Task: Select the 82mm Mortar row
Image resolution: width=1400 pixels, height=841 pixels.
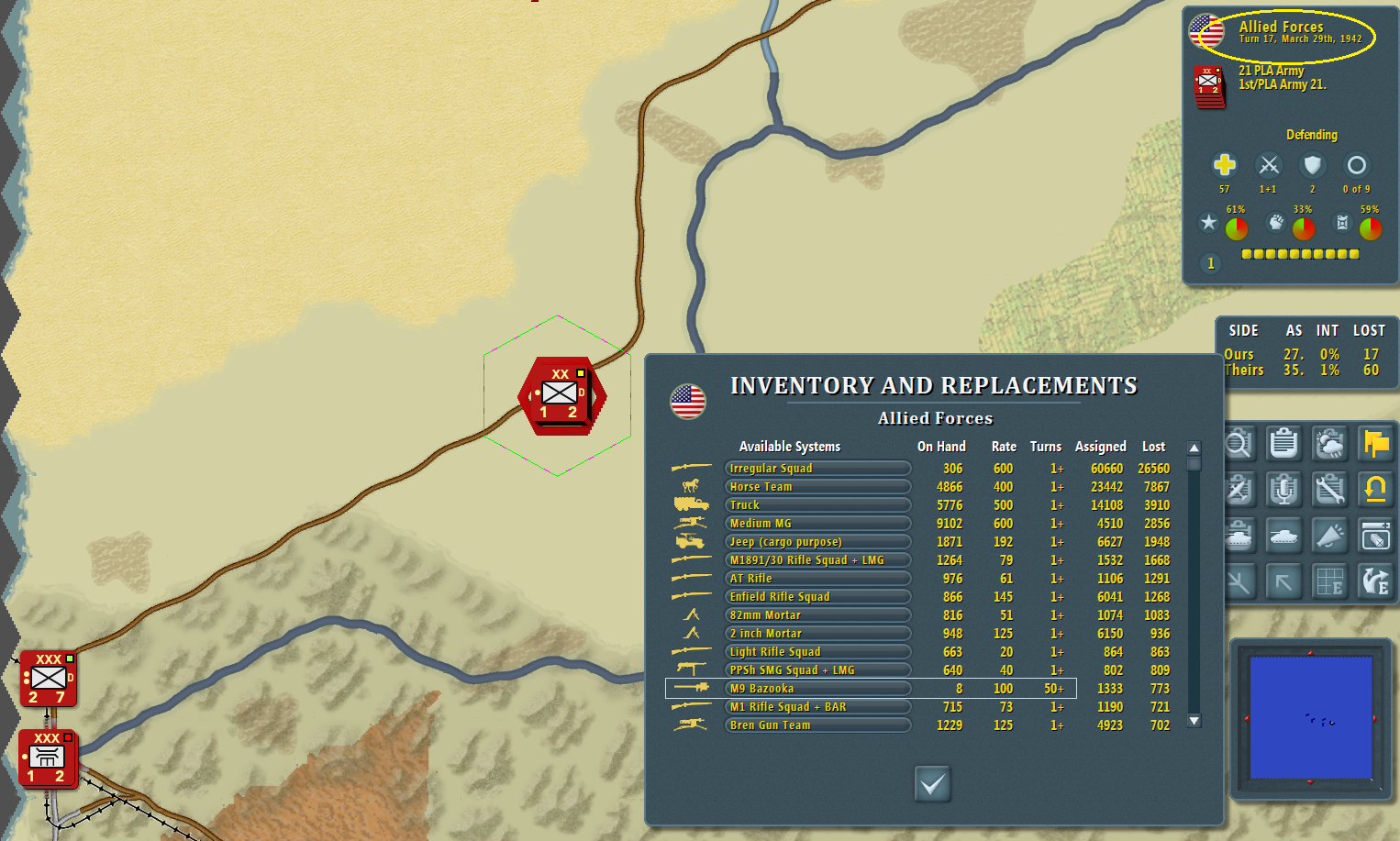Action: pos(817,615)
